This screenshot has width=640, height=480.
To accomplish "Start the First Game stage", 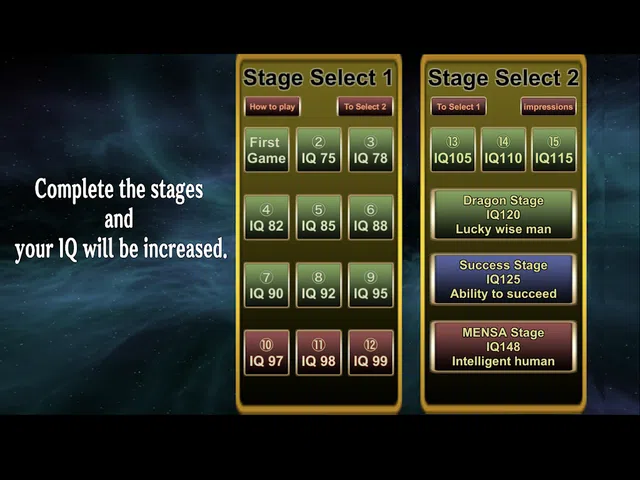I will [x=266, y=150].
